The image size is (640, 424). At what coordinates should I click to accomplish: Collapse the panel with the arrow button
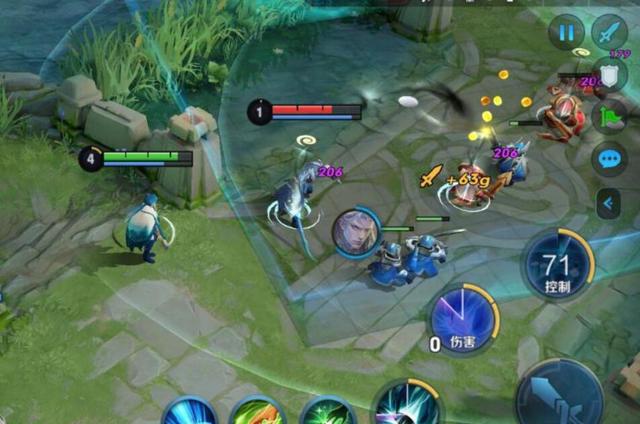point(608,204)
